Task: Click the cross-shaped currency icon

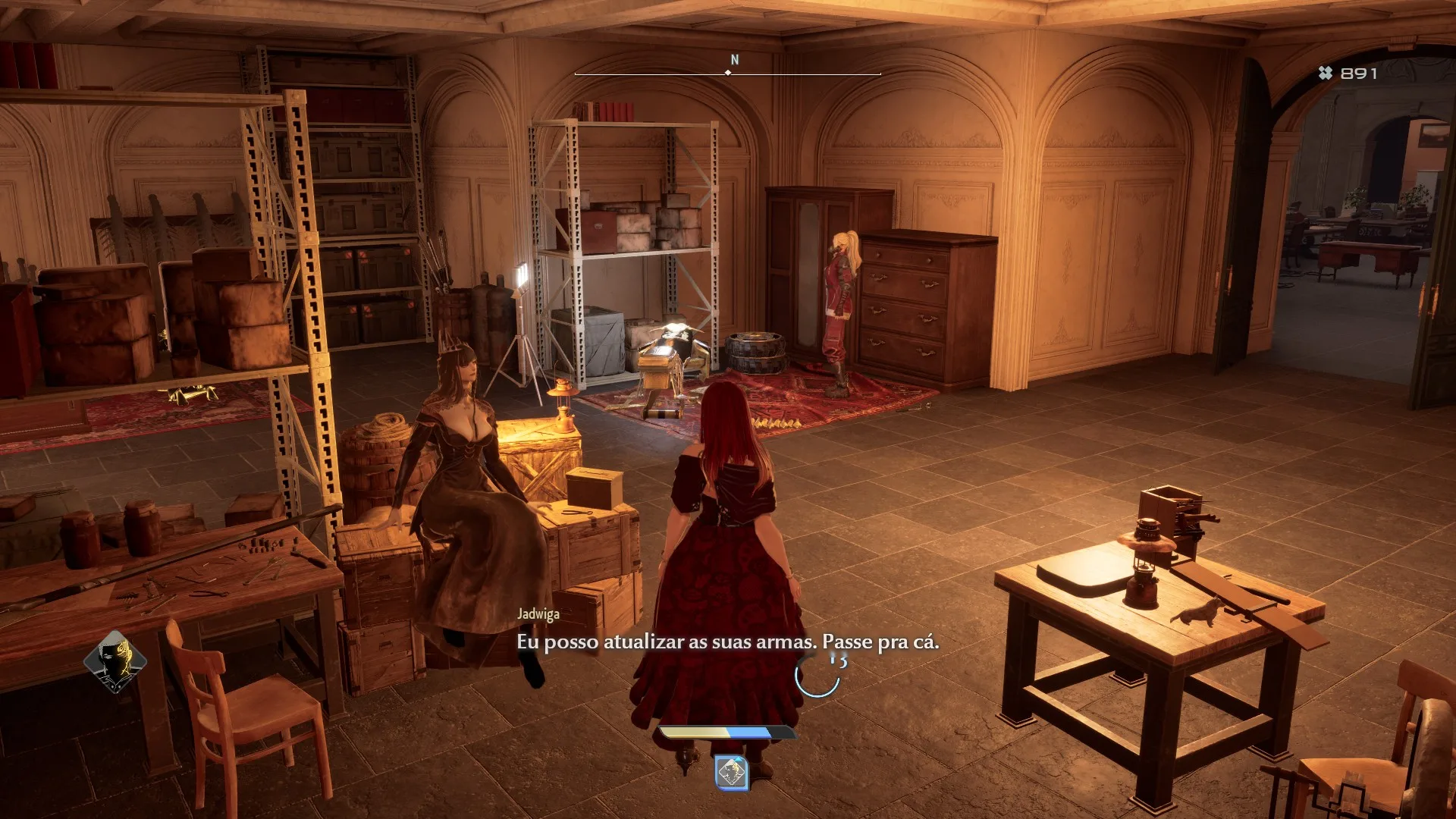Action: coord(1325,74)
